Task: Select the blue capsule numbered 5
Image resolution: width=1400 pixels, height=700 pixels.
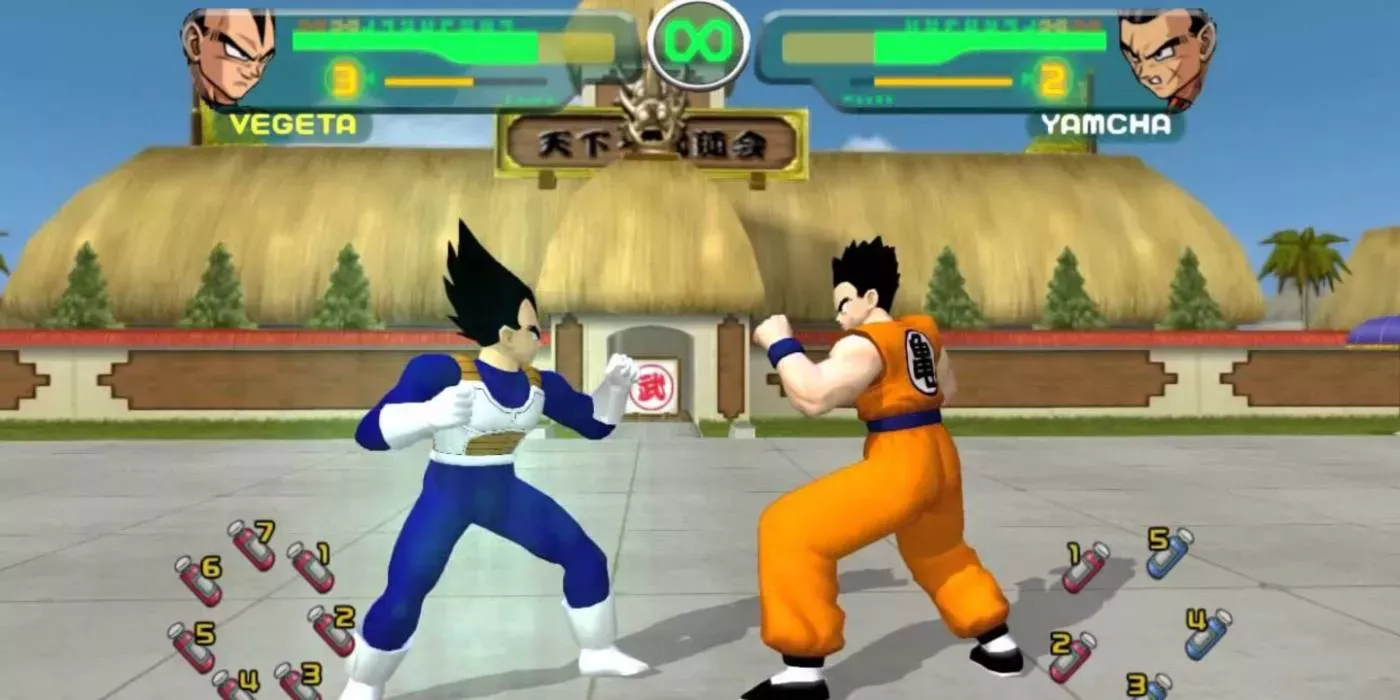Action: pyautogui.click(x=1170, y=553)
